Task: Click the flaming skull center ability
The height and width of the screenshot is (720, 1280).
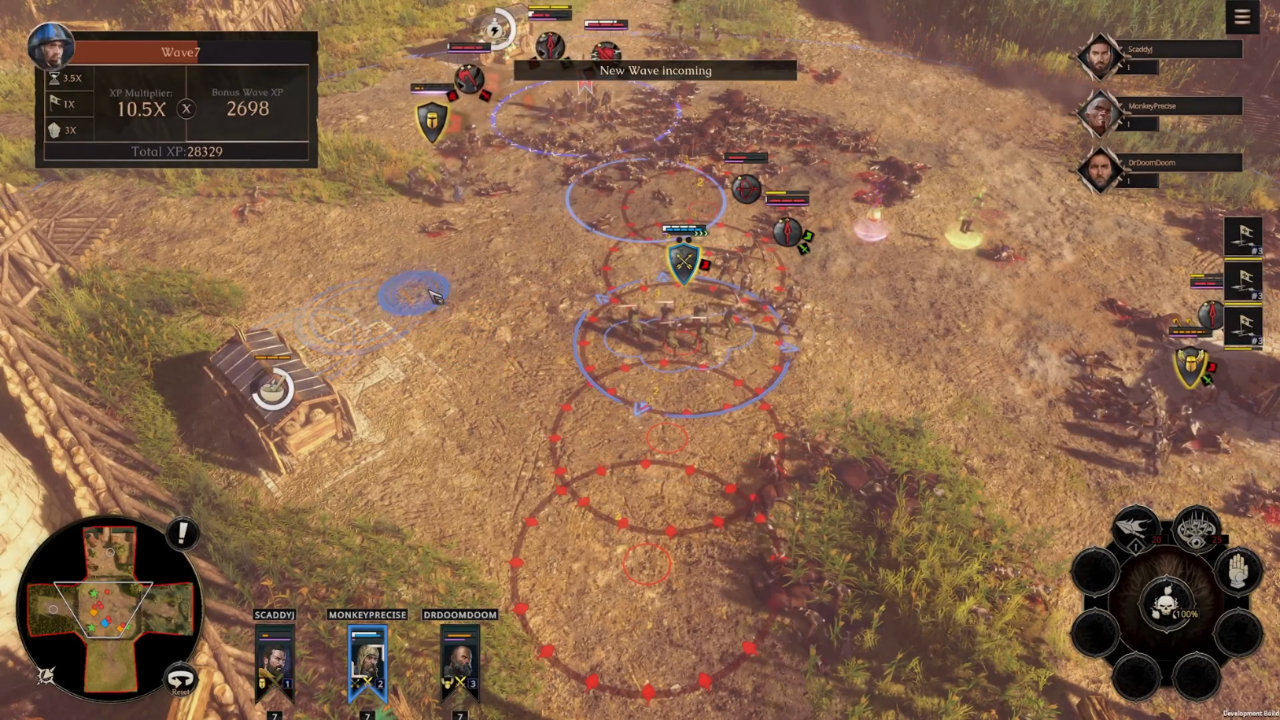Action: [1168, 604]
